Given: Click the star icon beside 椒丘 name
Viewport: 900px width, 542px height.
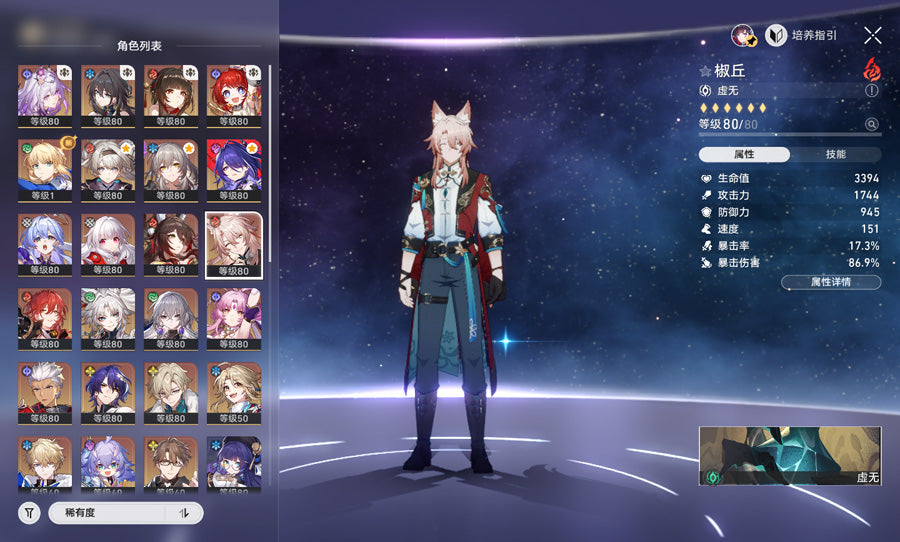Looking at the screenshot, I should click(x=706, y=71).
